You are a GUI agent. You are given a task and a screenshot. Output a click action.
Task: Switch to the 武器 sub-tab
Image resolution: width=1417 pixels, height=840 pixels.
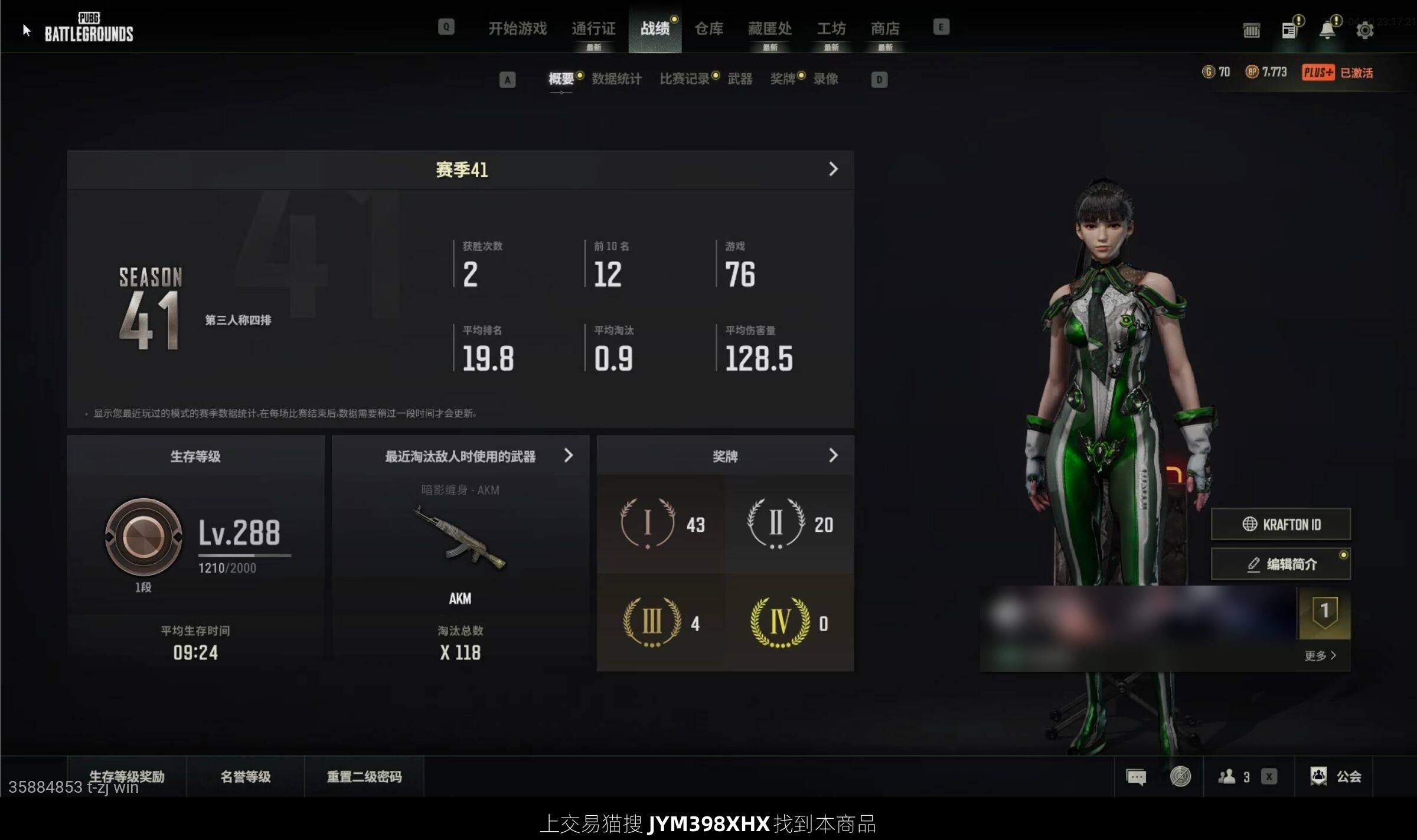tap(740, 79)
